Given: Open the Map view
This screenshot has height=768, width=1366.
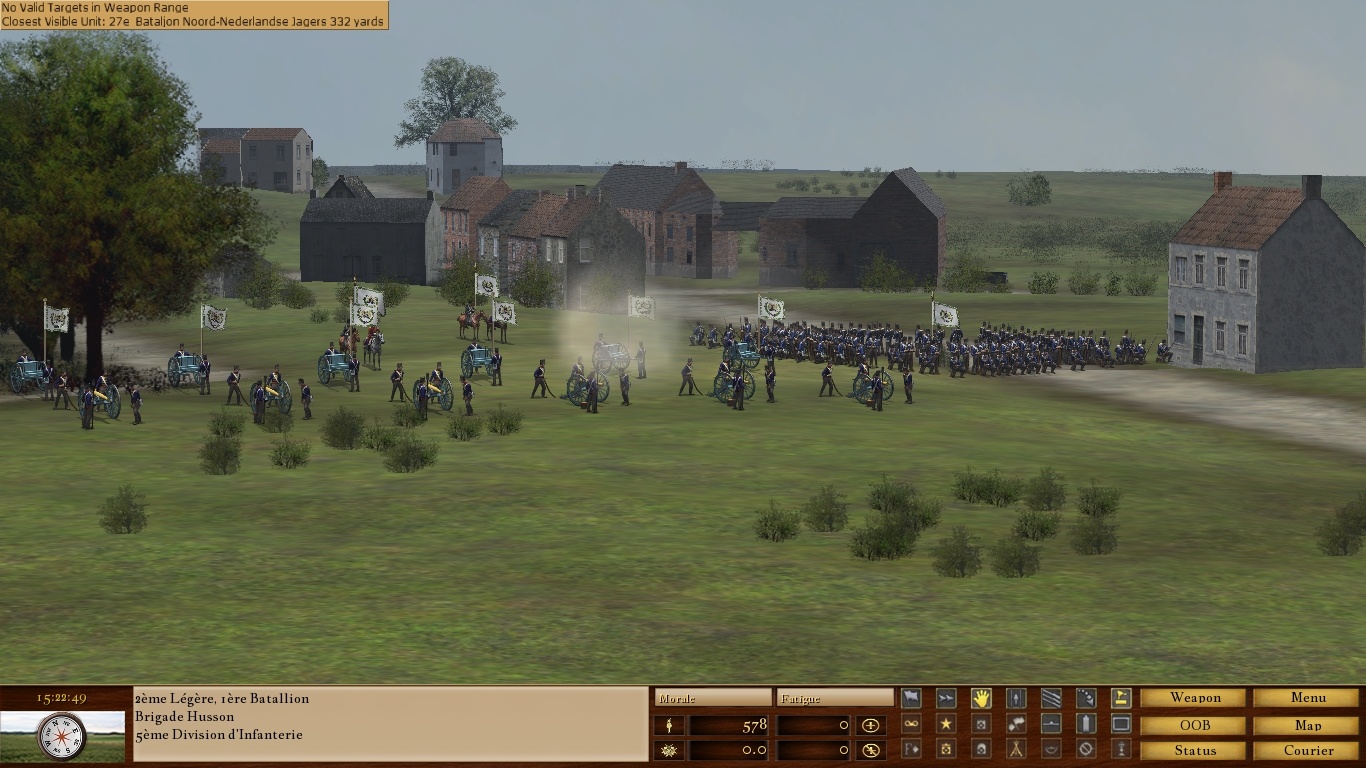Looking at the screenshot, I should [x=1308, y=724].
